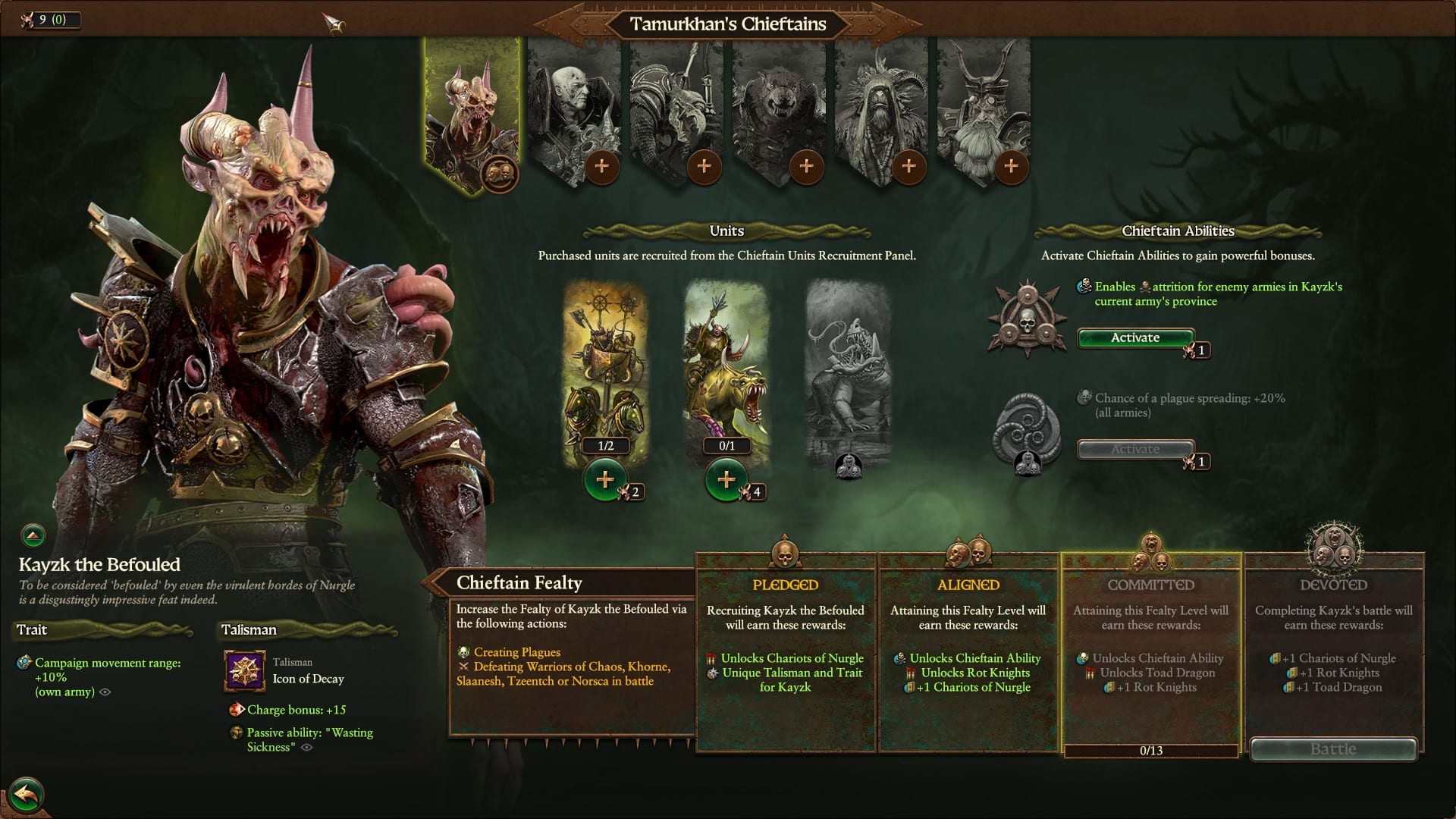Select the bearded dwarf chieftain portrait

[x=984, y=106]
